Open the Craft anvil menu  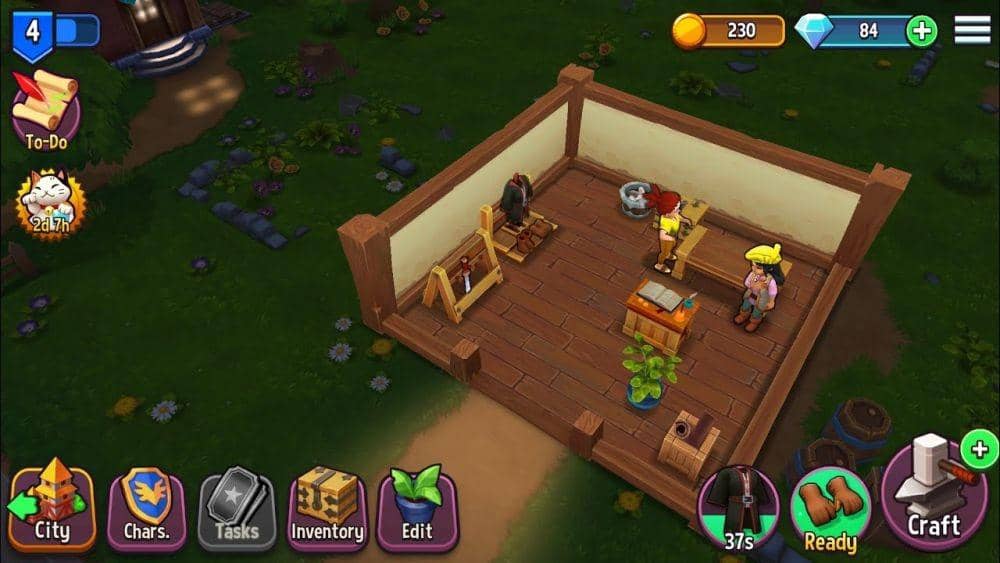(933, 495)
